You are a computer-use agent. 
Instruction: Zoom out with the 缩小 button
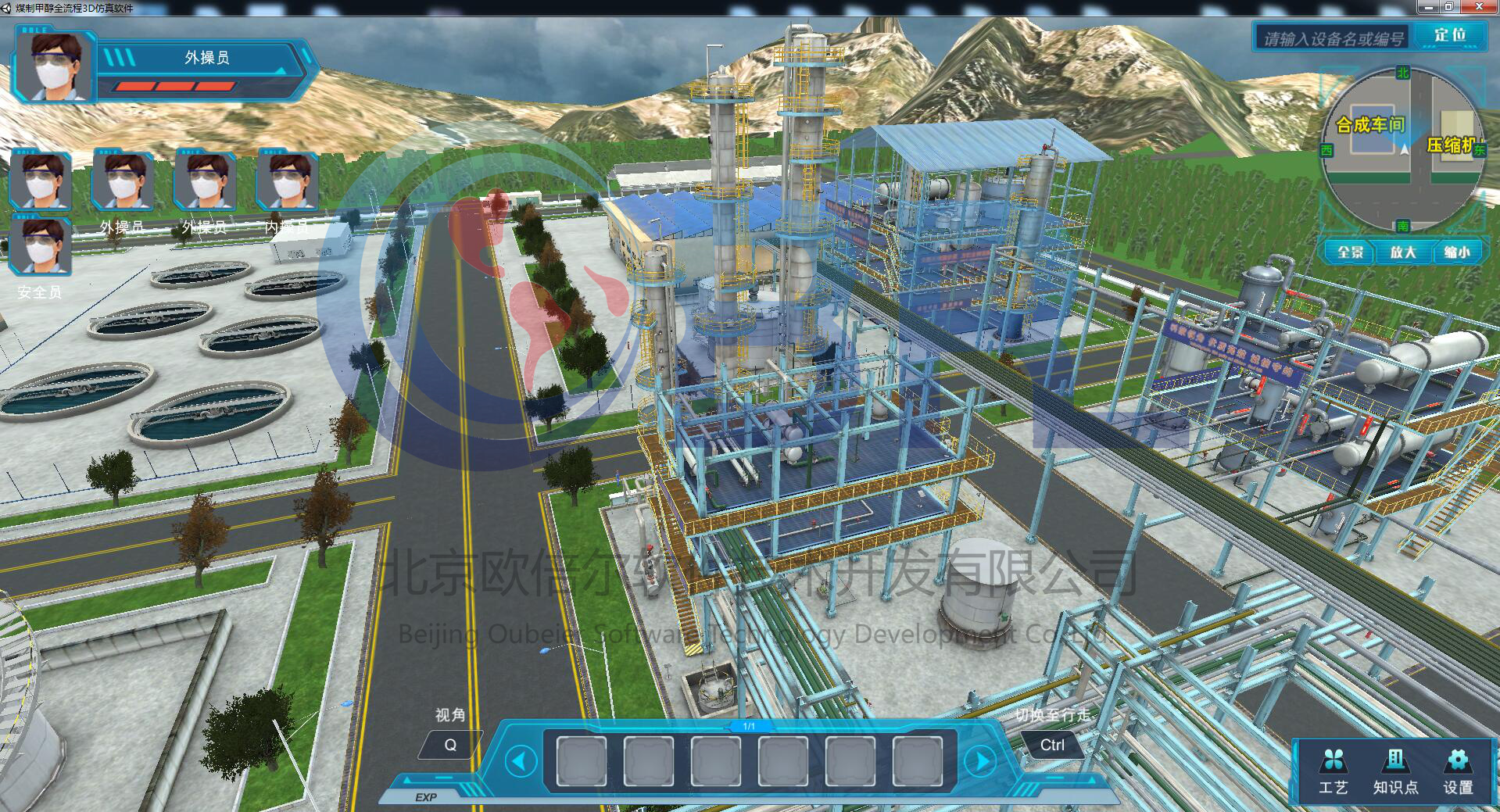(1456, 252)
